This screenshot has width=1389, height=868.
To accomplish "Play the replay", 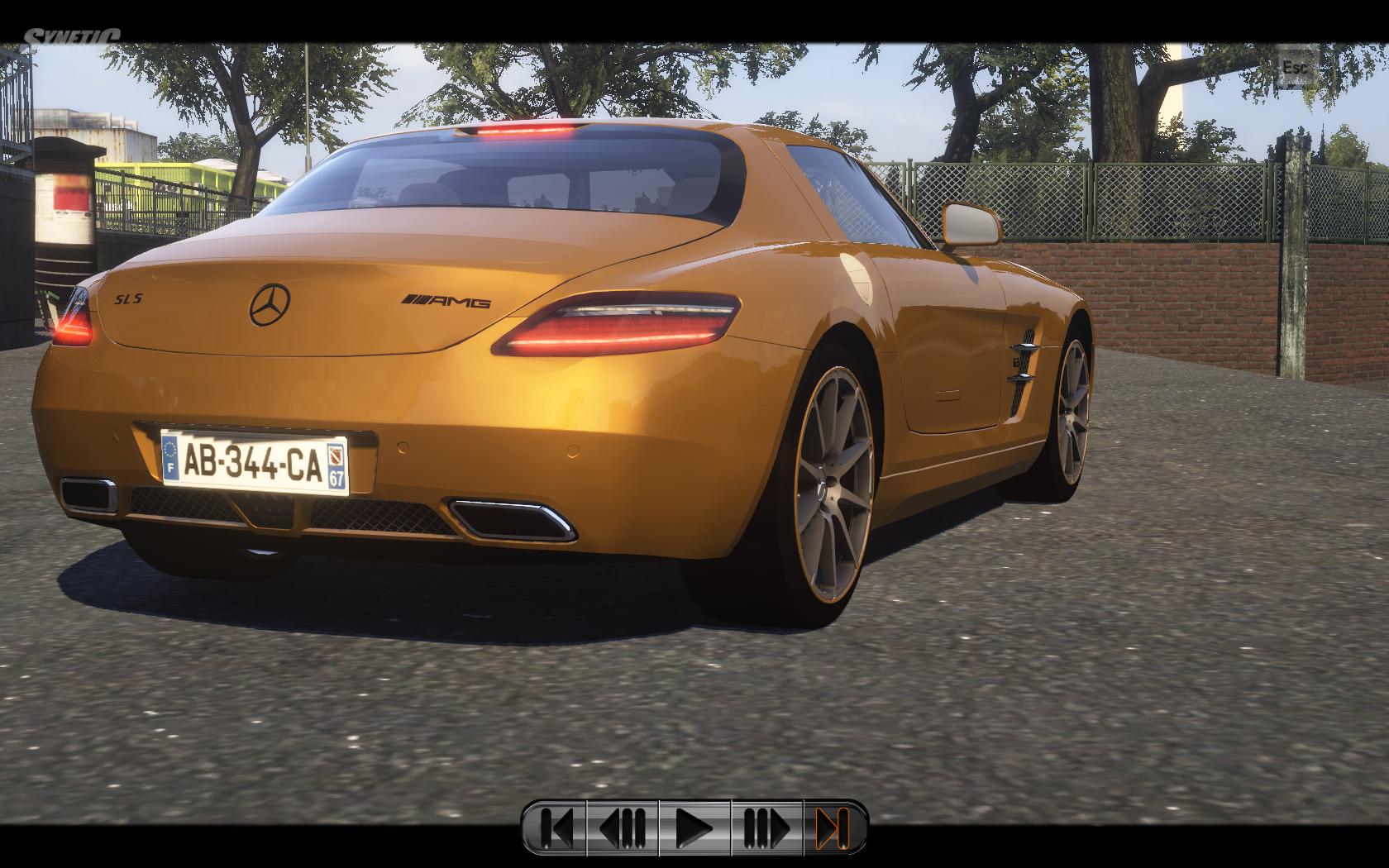I will (x=694, y=827).
